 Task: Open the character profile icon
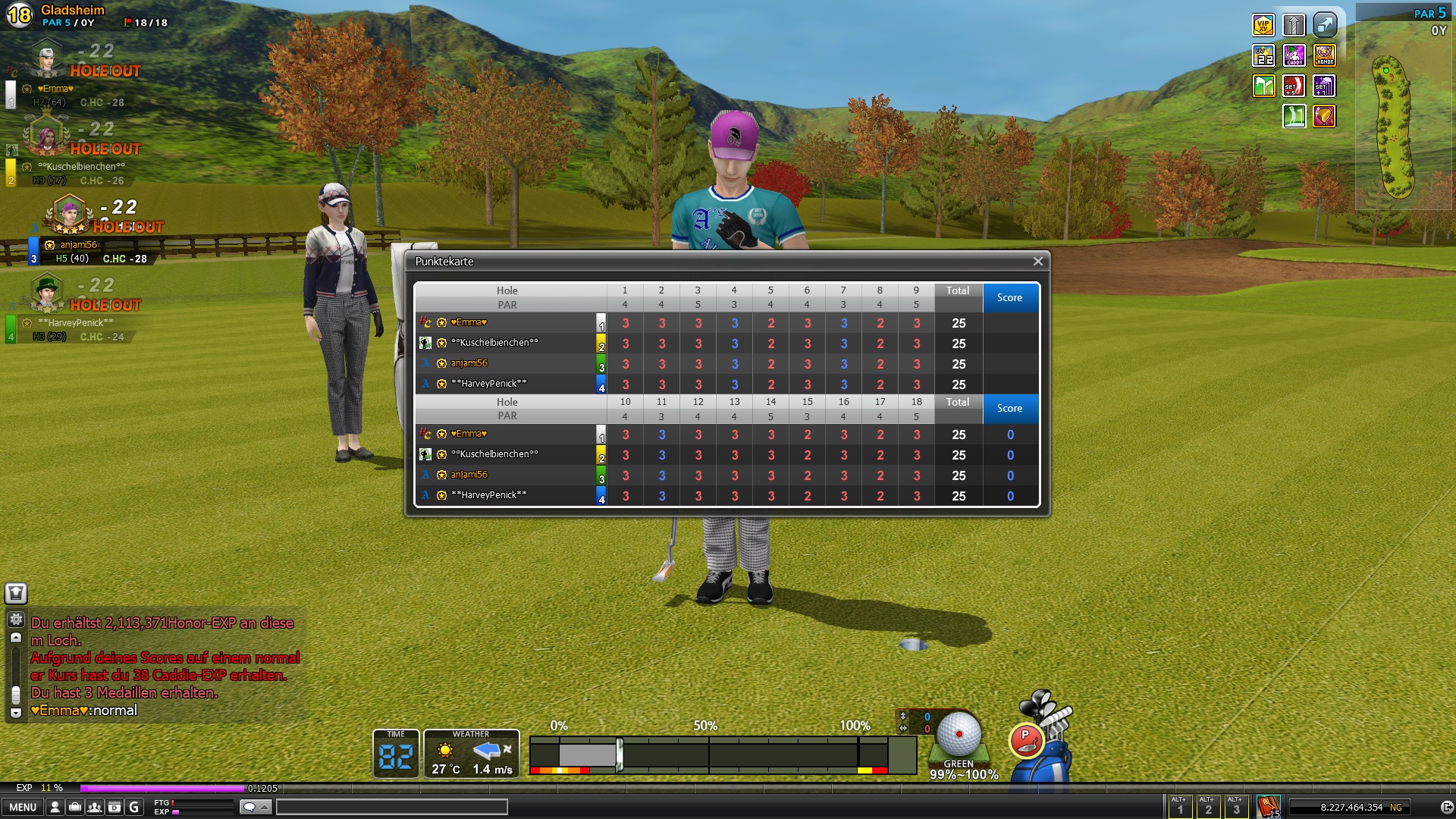click(55, 808)
